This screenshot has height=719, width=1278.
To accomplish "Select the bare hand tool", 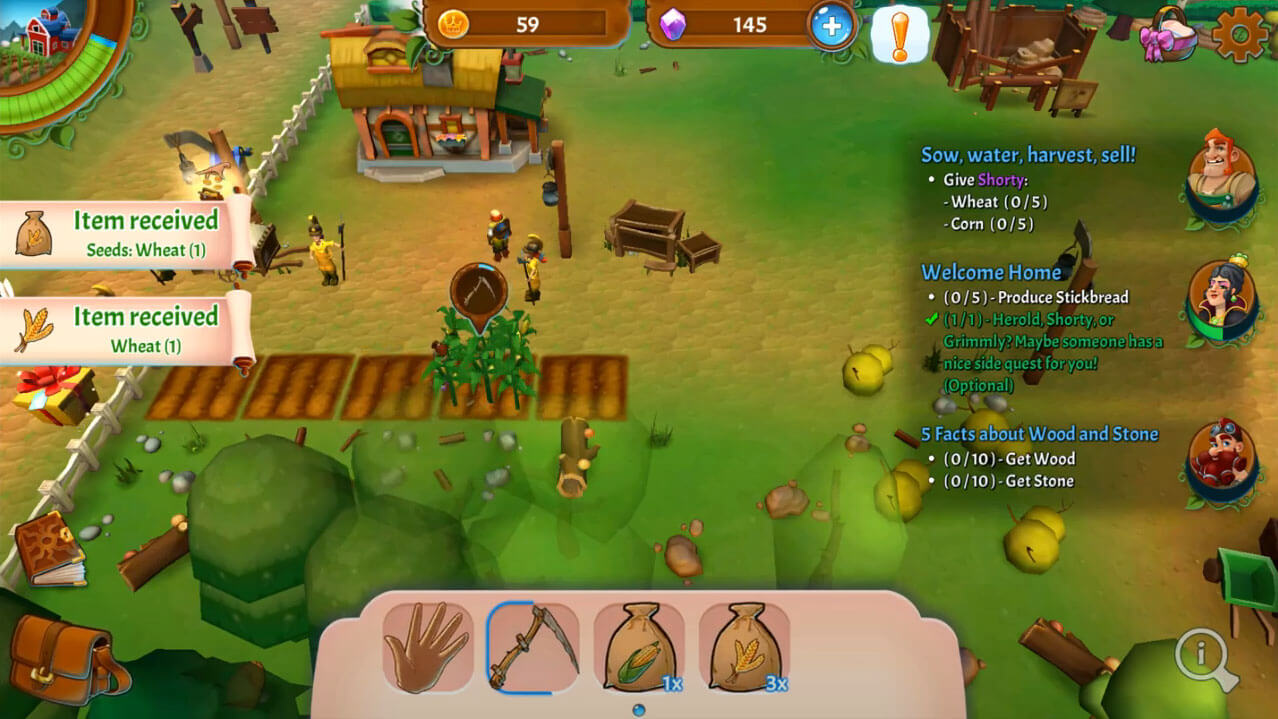I will tap(428, 648).
